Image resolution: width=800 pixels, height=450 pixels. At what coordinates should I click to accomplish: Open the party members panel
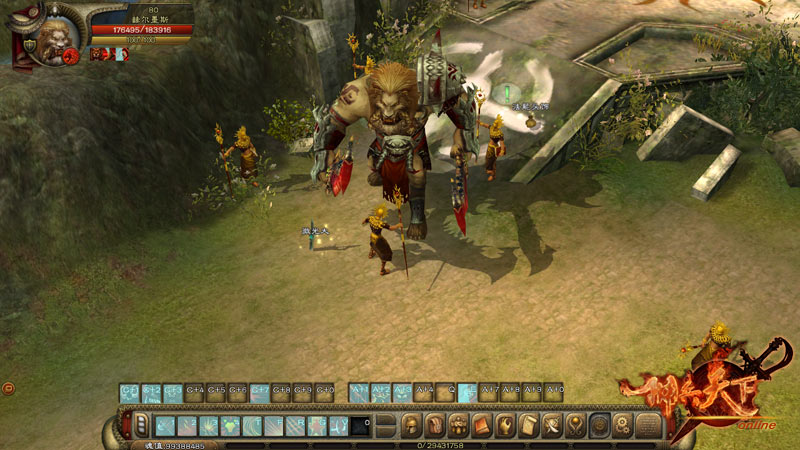pyautogui.click(x=459, y=426)
